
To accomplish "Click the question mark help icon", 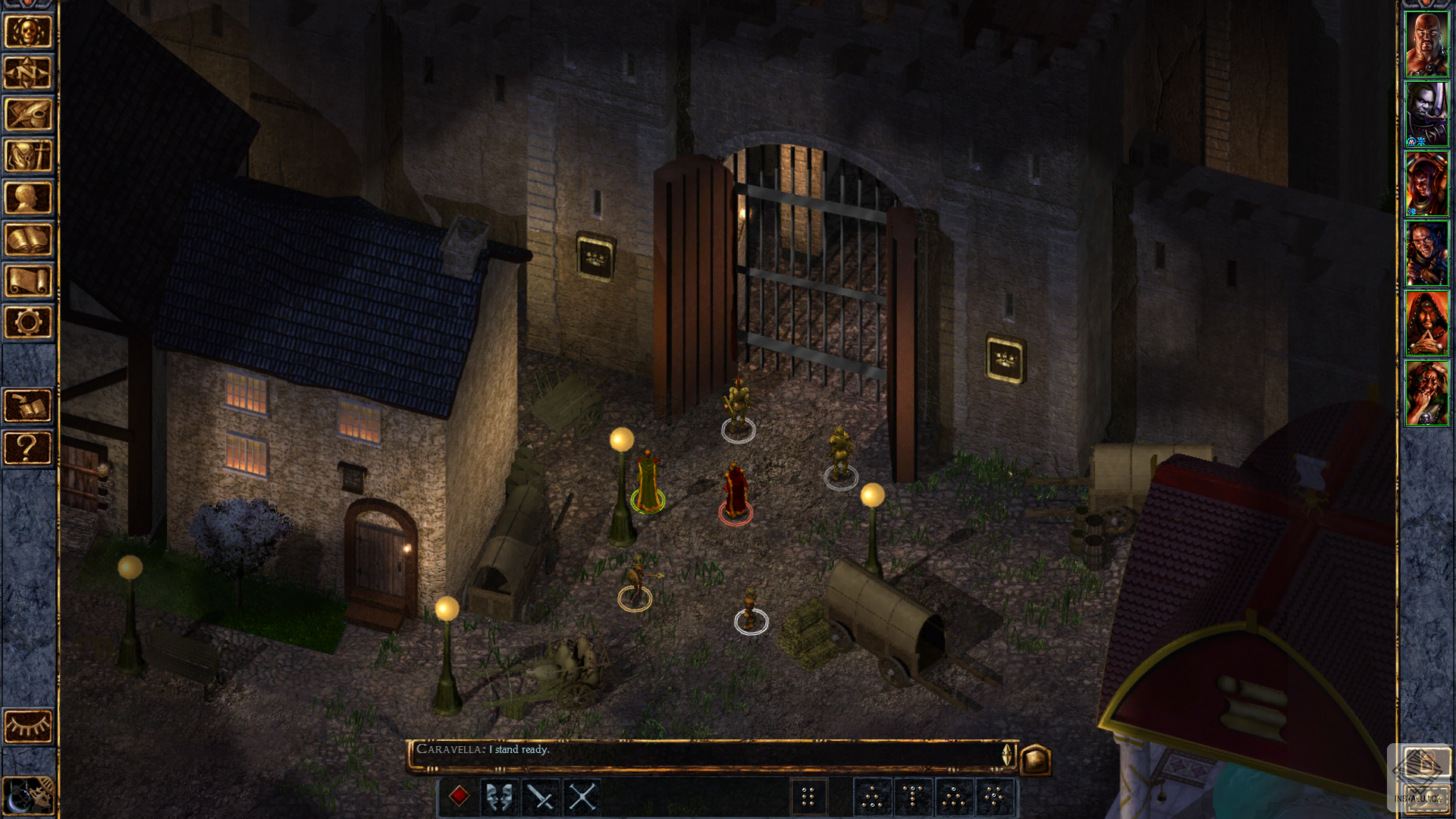I will (28, 448).
